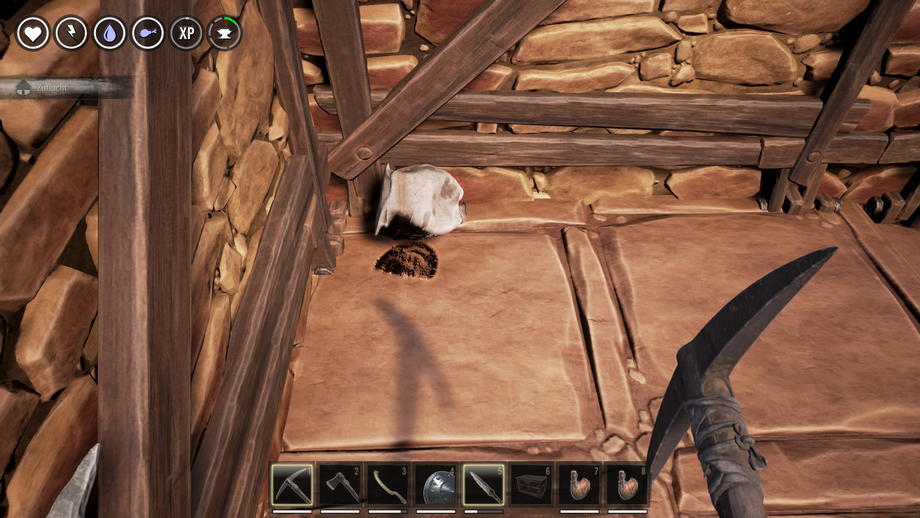The width and height of the screenshot is (920, 518).
Task: Equip the dagger in slot 5
Action: click(x=483, y=485)
